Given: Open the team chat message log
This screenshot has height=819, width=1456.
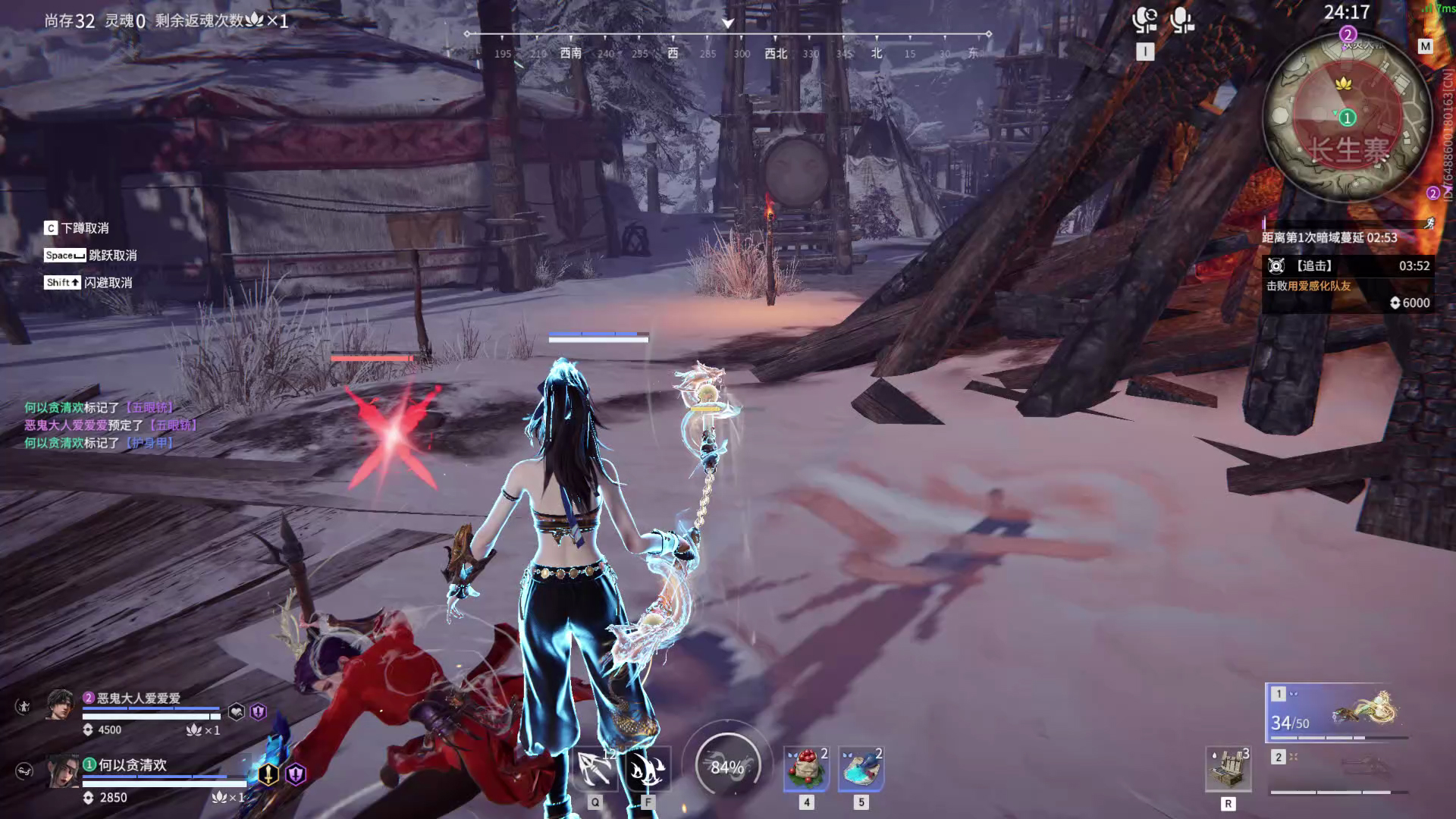Looking at the screenshot, I should tap(111, 425).
